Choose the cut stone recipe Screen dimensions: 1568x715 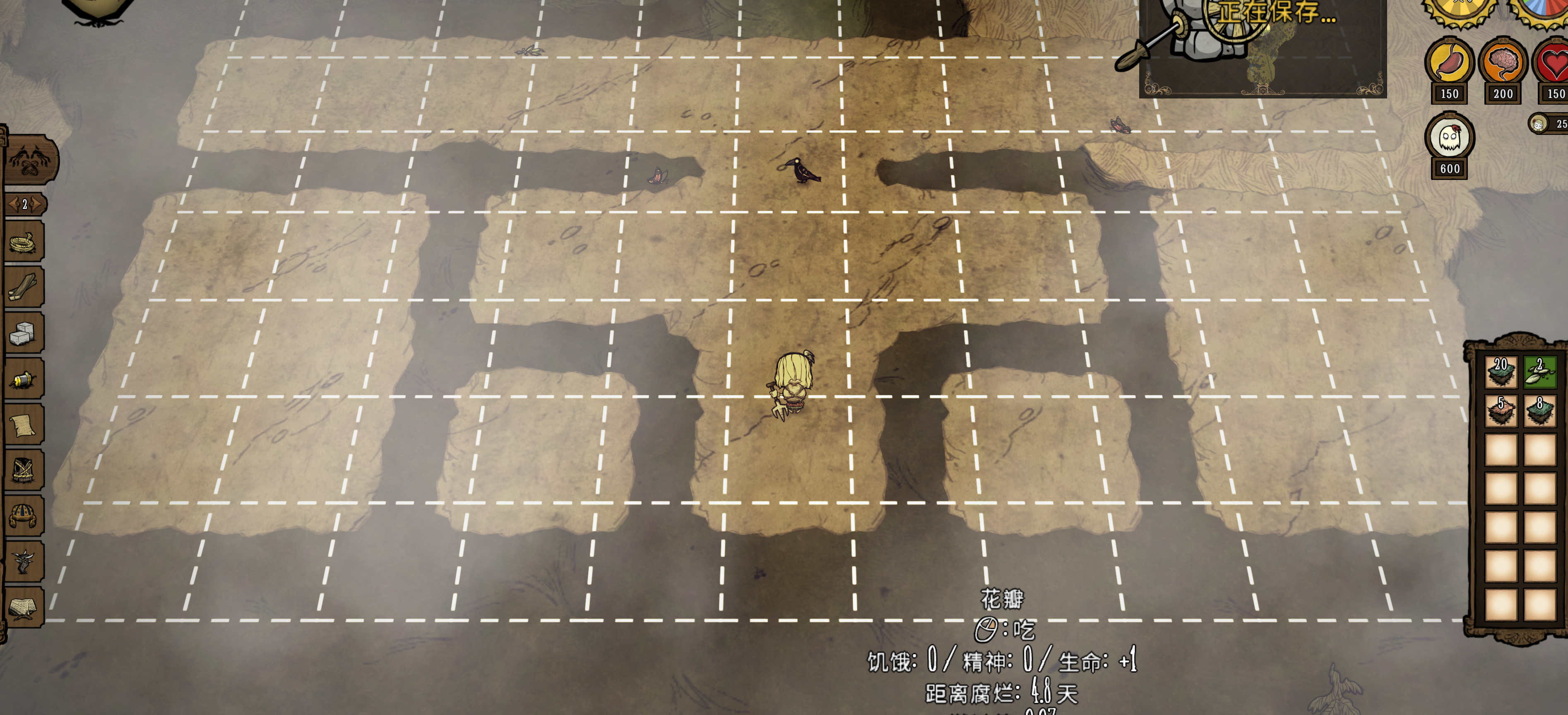click(x=24, y=333)
